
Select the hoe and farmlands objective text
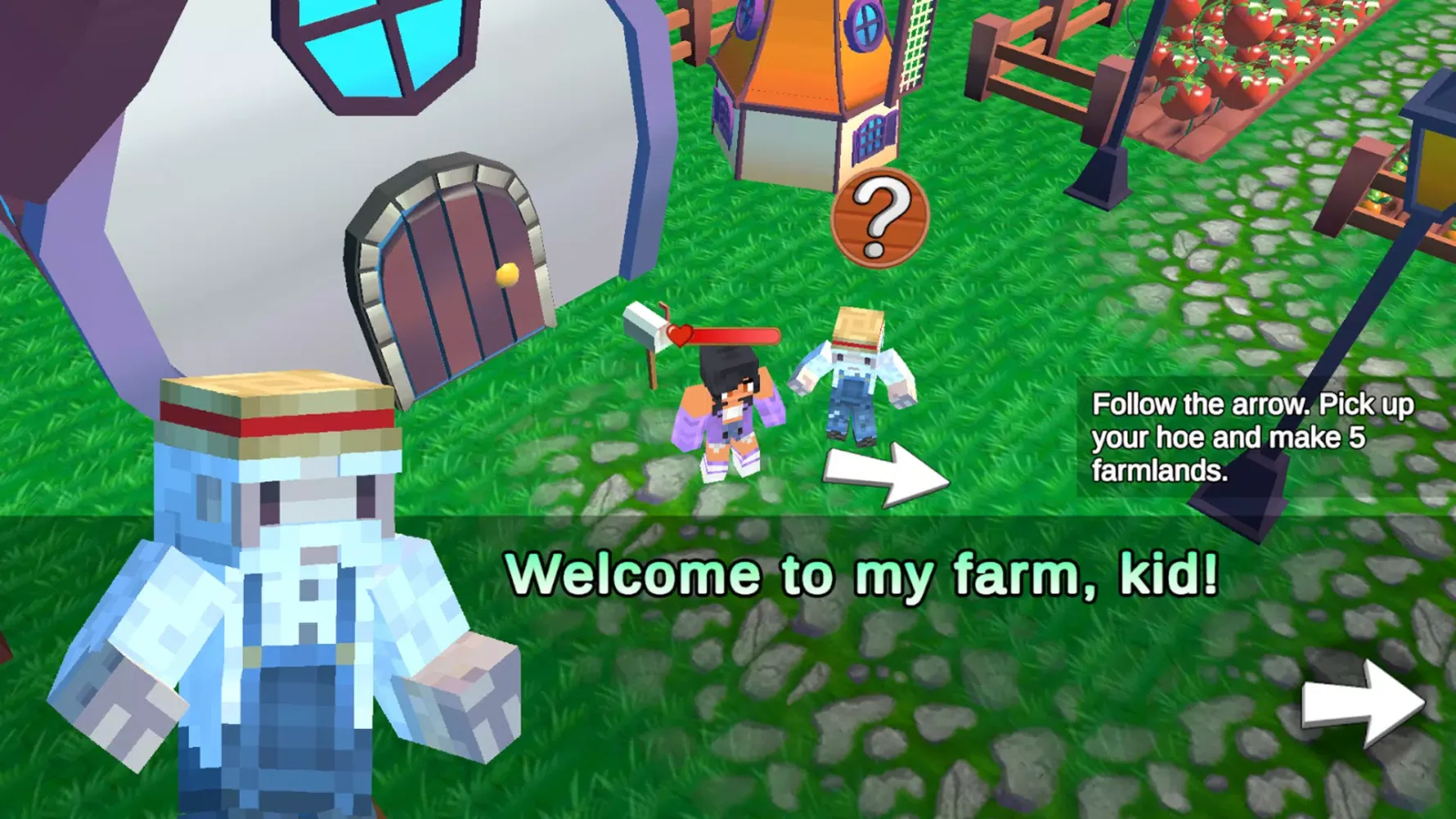(x=1251, y=437)
